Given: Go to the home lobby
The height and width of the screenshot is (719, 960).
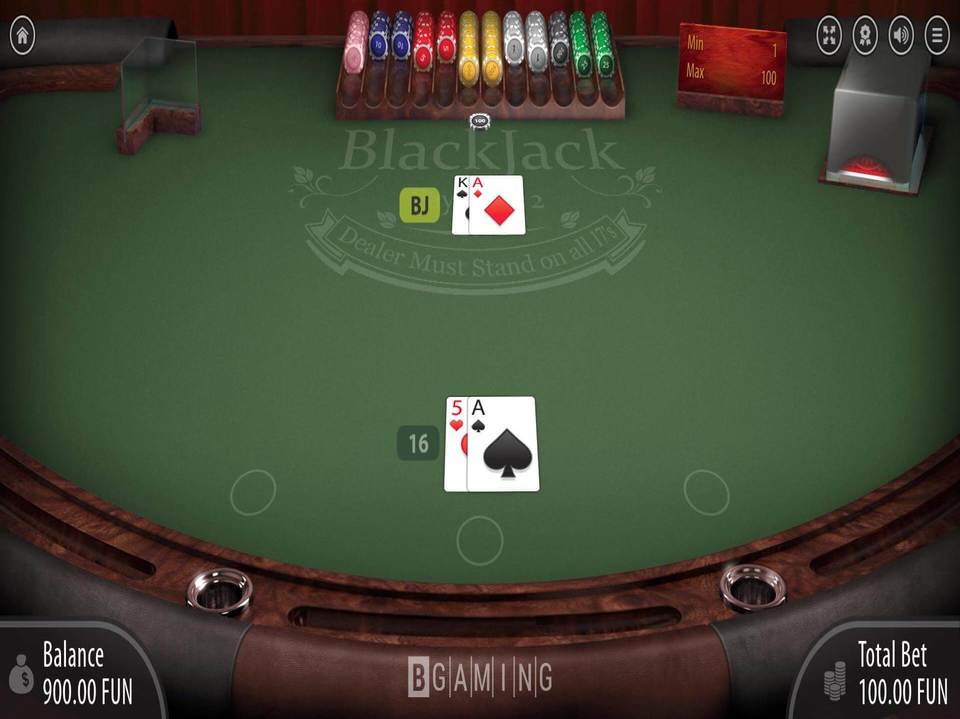Looking at the screenshot, I should (22, 36).
